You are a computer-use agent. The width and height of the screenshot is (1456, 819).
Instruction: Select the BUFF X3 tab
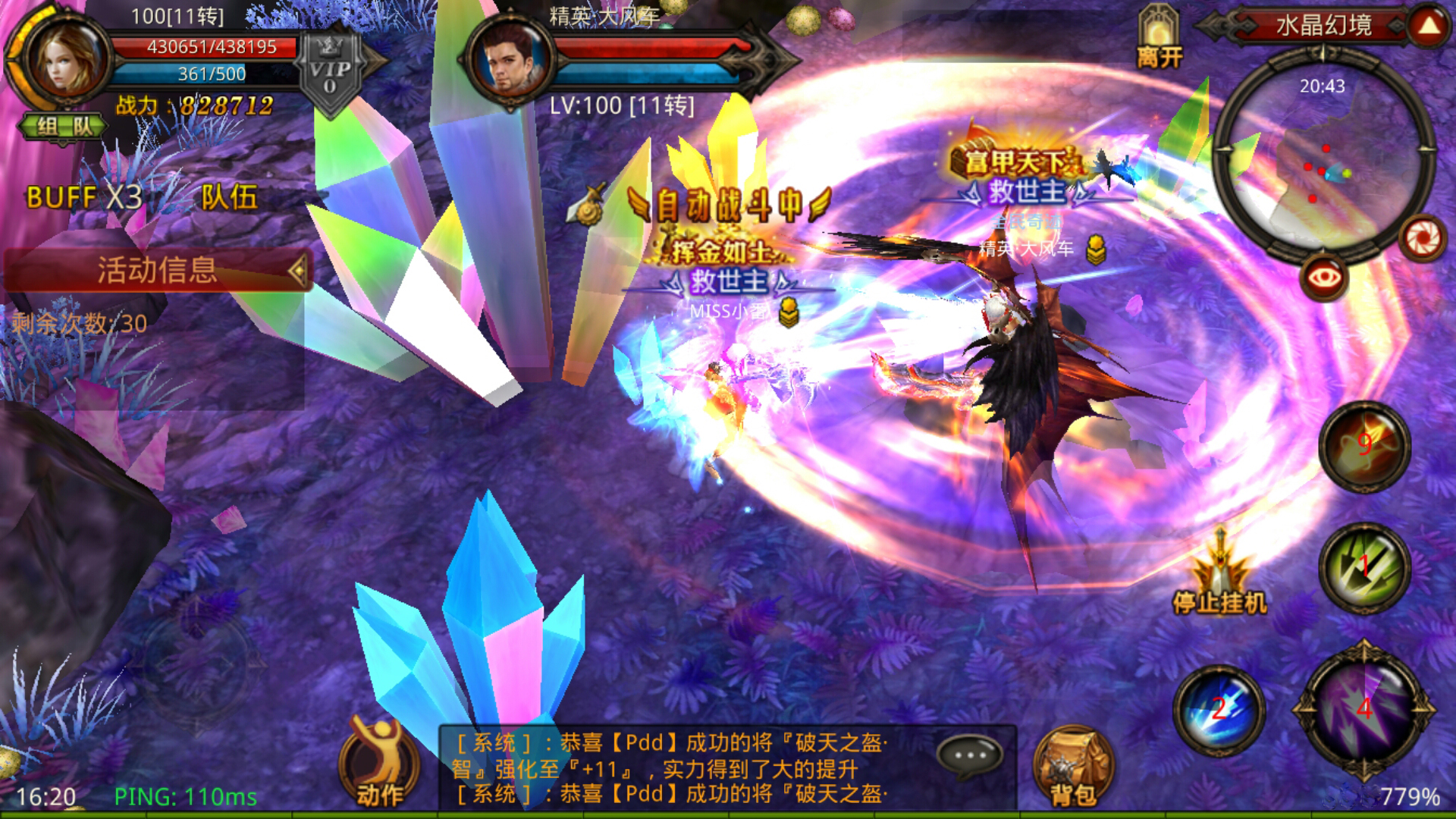pyautogui.click(x=84, y=197)
